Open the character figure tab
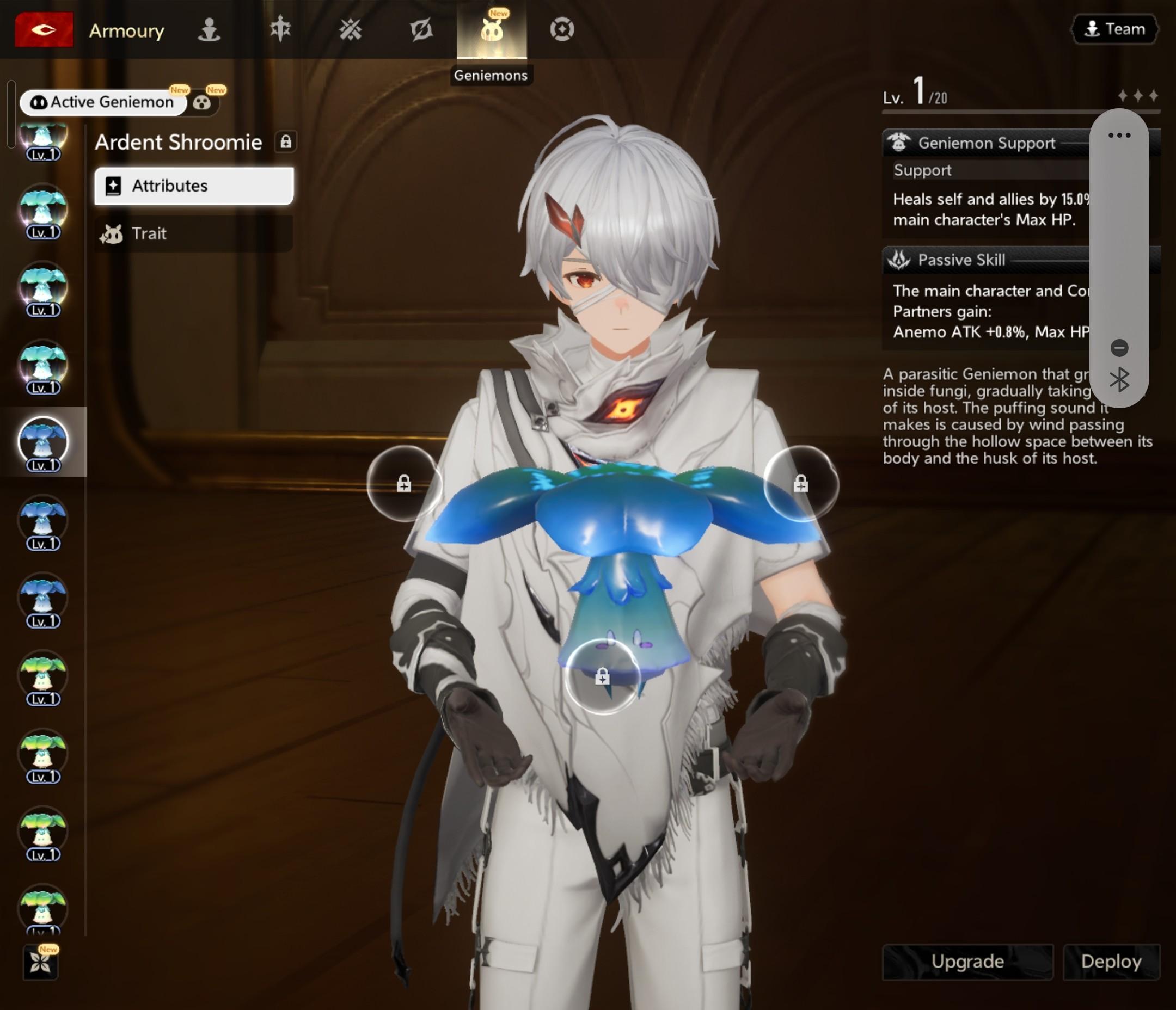Screen dimensions: 1176x1010 tap(209, 29)
